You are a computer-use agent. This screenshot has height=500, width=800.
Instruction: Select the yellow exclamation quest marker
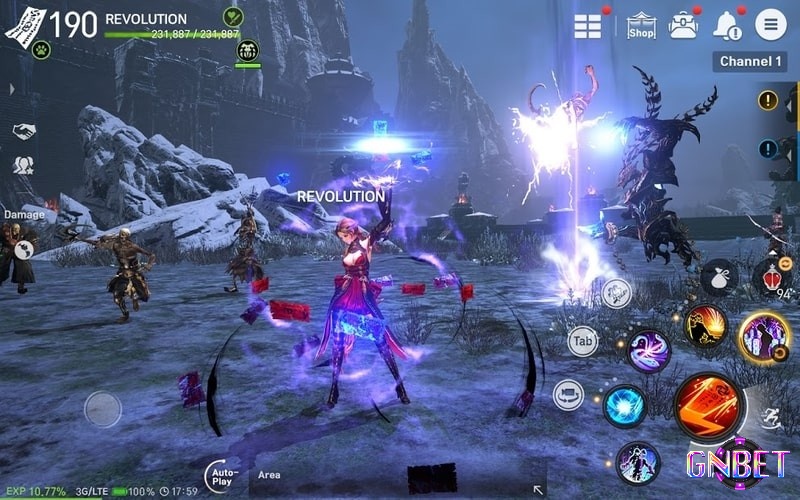pyautogui.click(x=768, y=100)
